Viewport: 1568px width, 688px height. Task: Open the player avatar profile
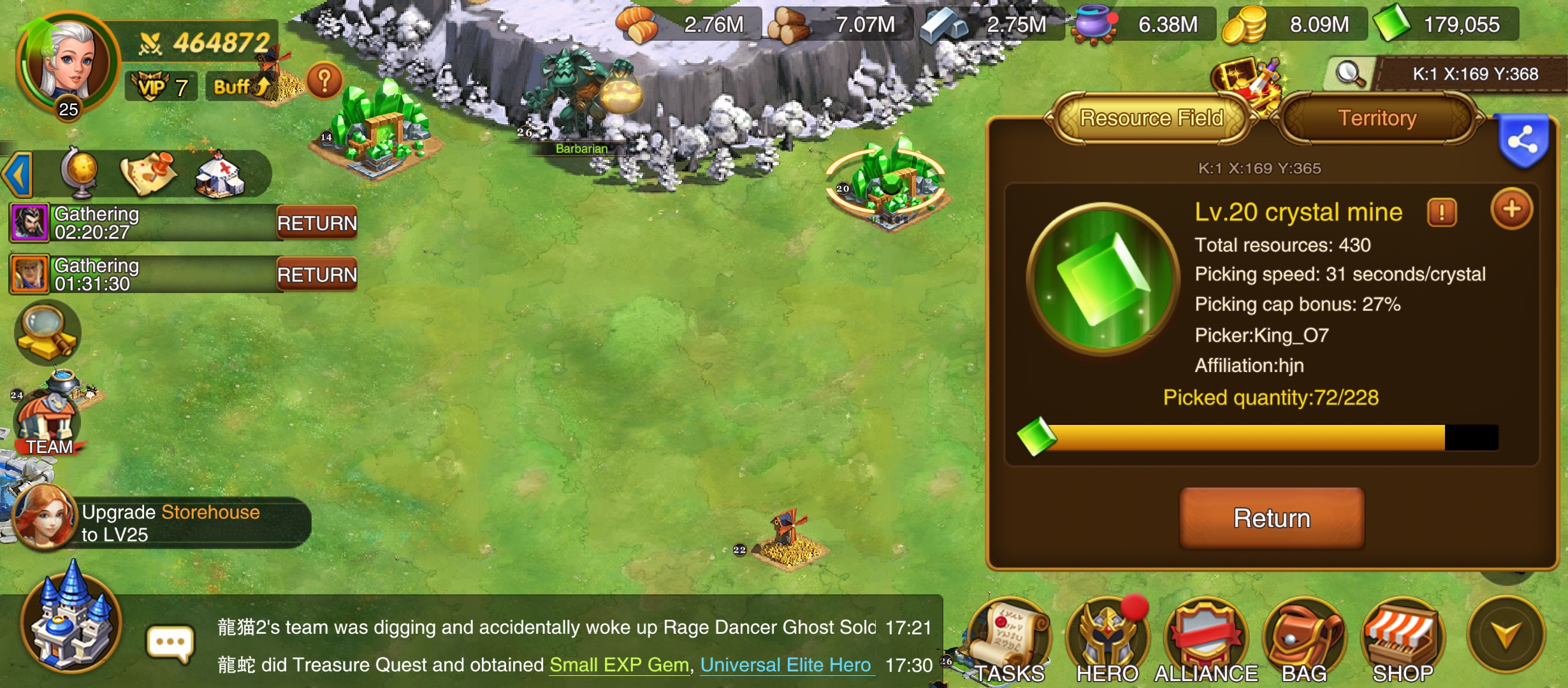point(67,62)
